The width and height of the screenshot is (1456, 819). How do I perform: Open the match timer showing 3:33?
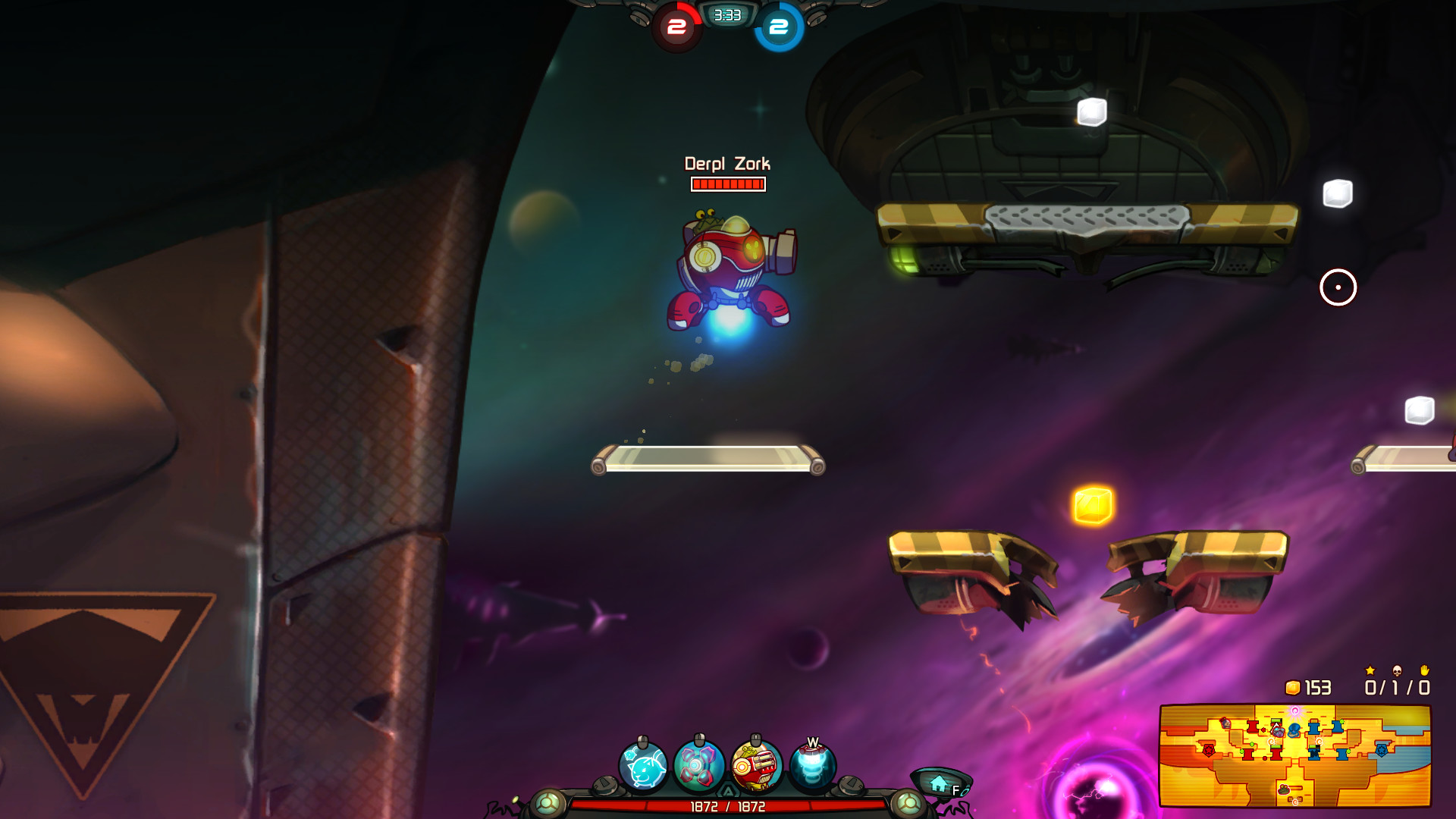tap(726, 16)
